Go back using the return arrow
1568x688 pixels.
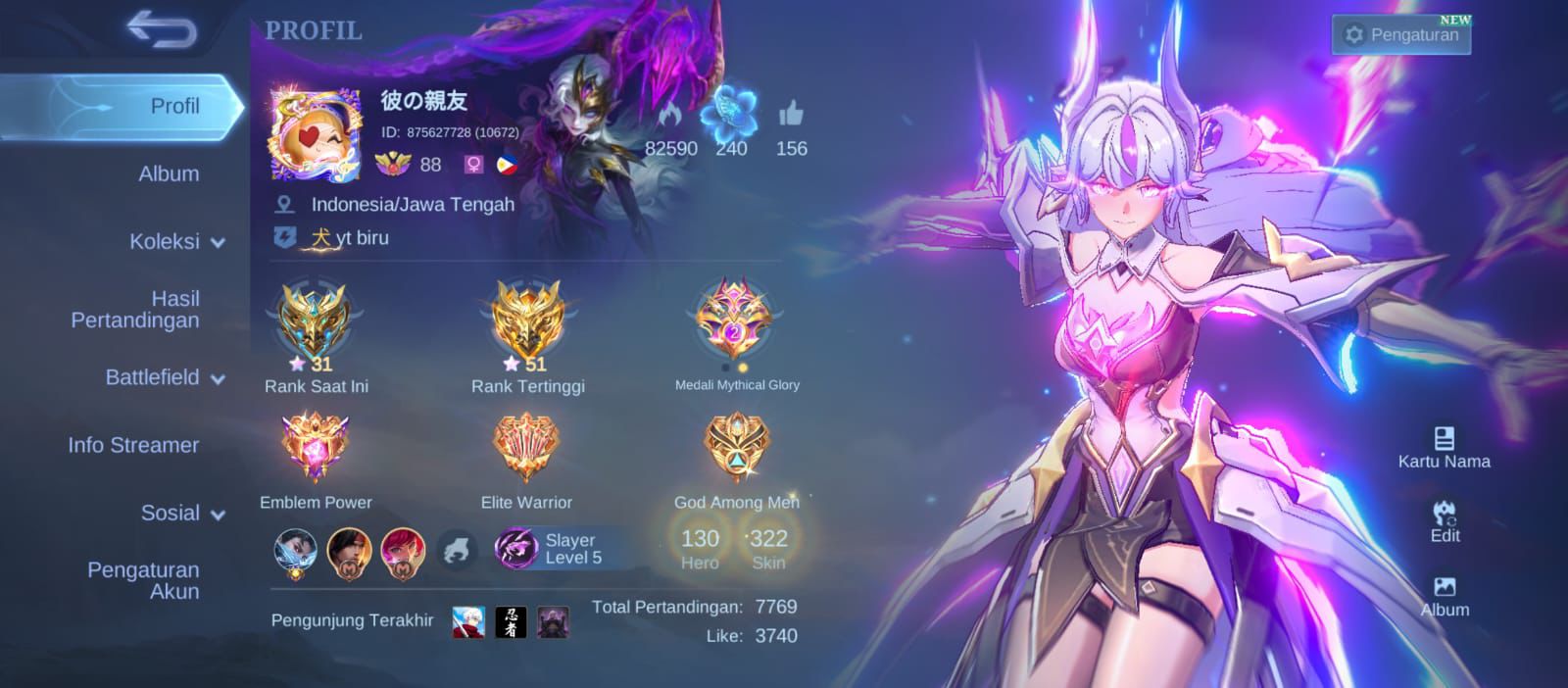(x=162, y=30)
